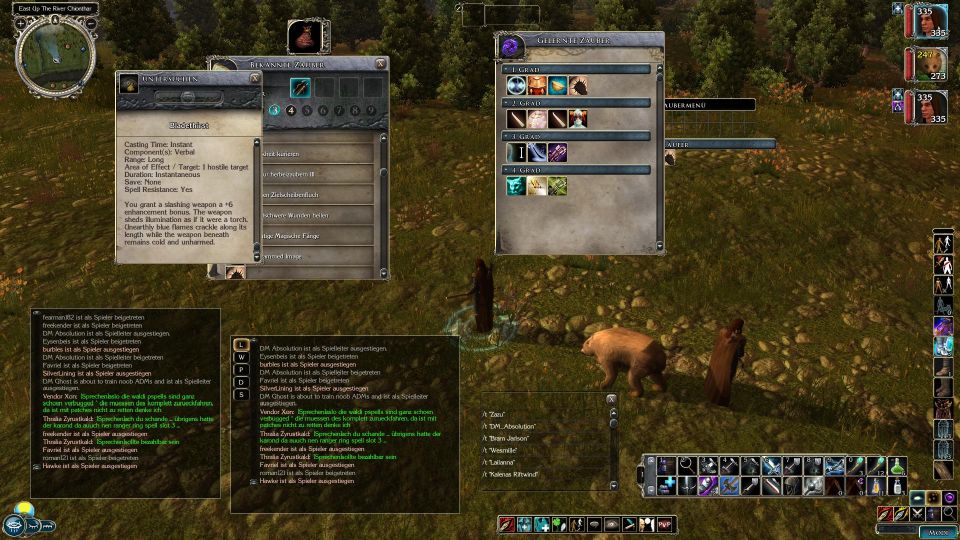The height and width of the screenshot is (540, 960).
Task: Zoom out the minimap with the minus button
Action: point(91,22)
